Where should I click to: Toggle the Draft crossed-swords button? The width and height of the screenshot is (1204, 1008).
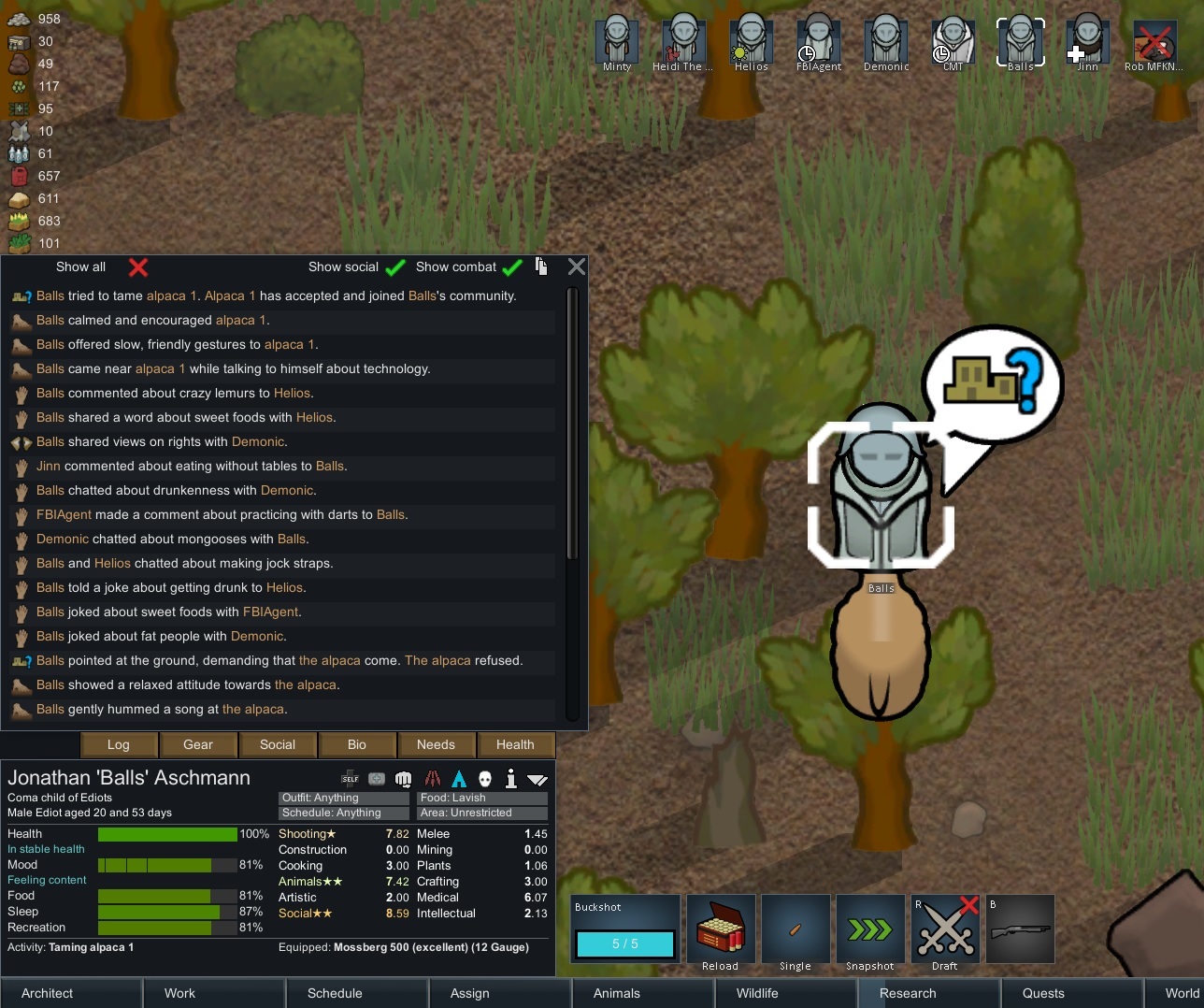click(x=945, y=929)
